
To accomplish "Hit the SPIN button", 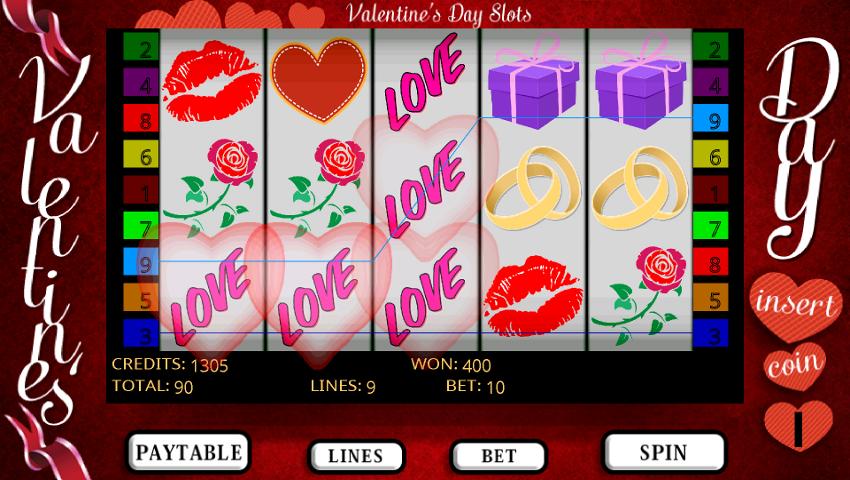I will 663,452.
